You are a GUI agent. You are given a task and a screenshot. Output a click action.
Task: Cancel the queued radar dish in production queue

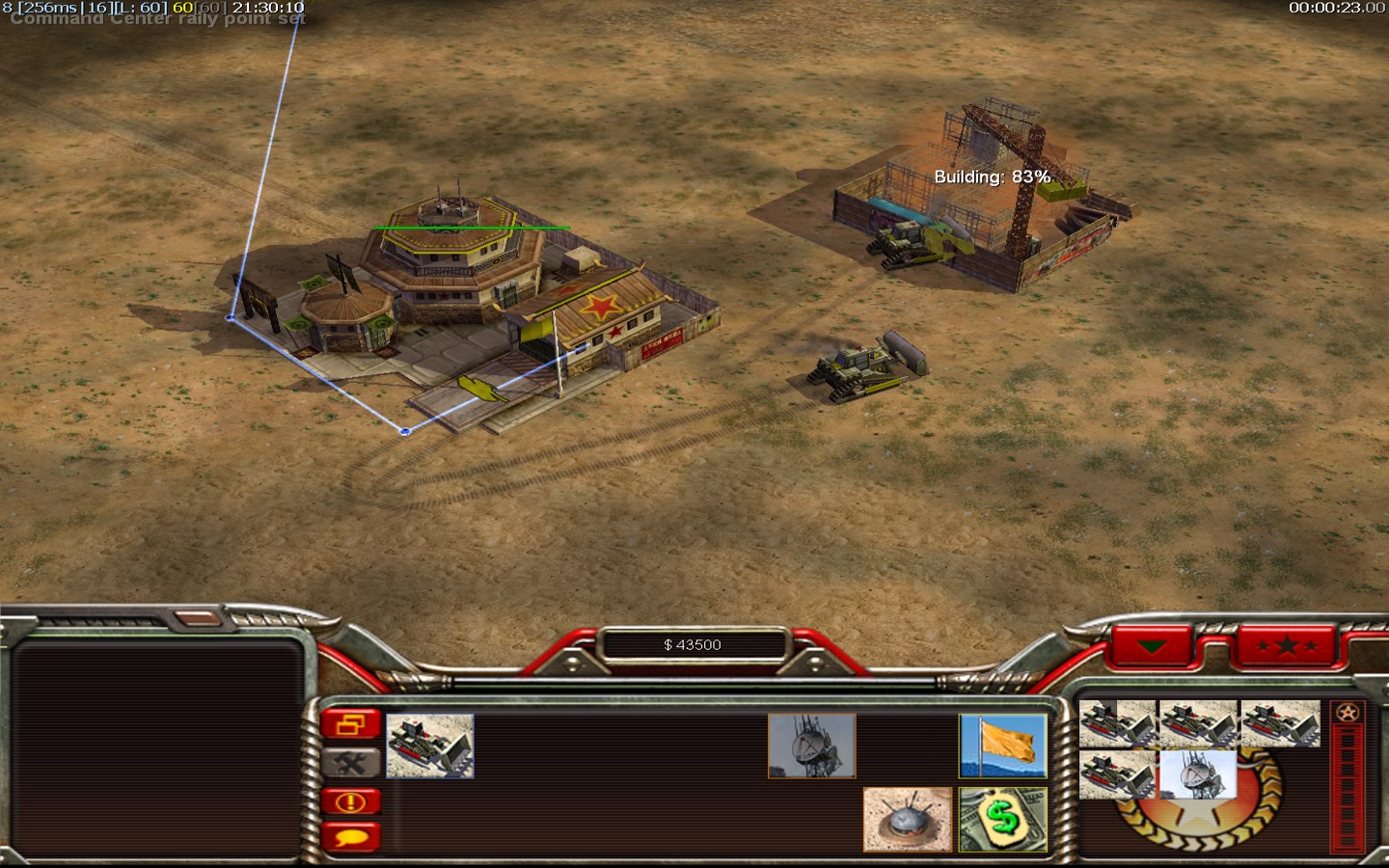(x=1197, y=774)
